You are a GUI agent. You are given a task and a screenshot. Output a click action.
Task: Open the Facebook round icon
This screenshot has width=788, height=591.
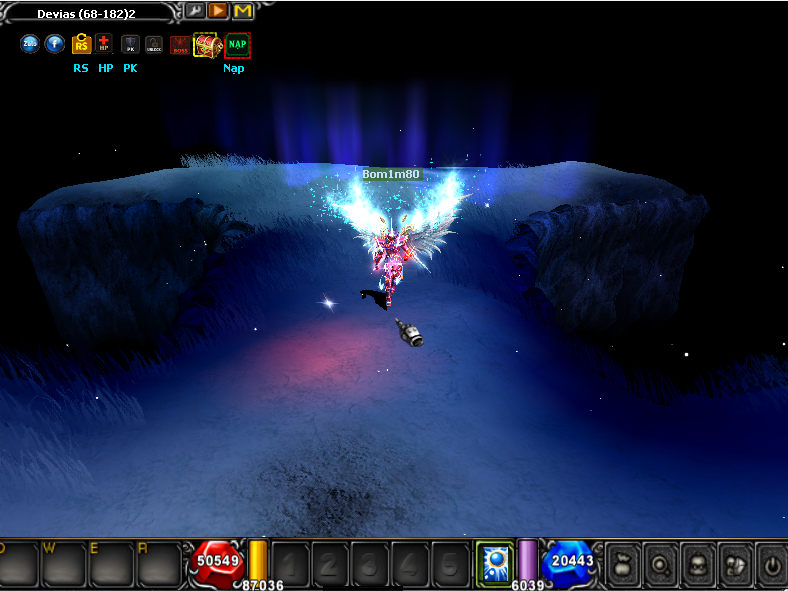(55, 44)
